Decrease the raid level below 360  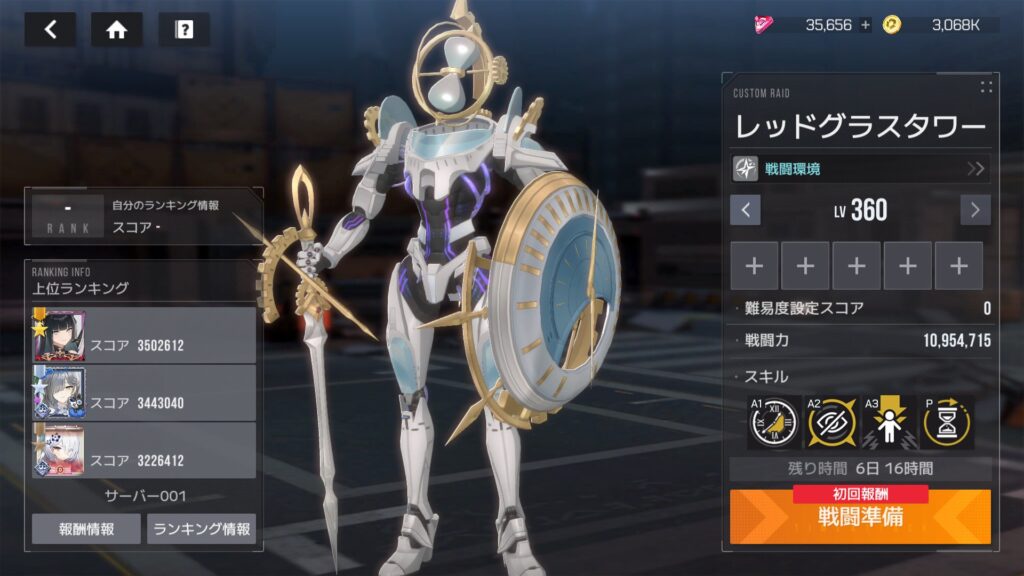[745, 210]
